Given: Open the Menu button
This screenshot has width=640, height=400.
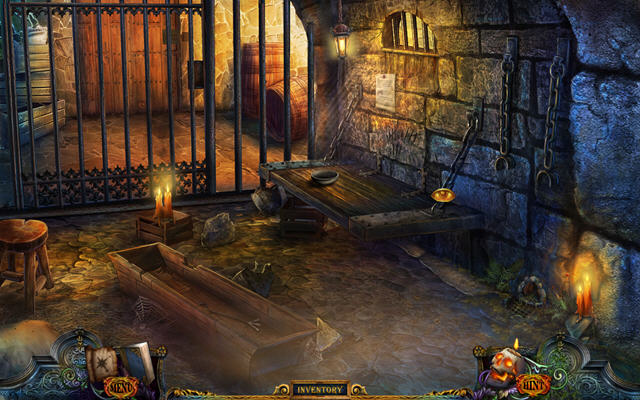Looking at the screenshot, I should coord(118,384).
